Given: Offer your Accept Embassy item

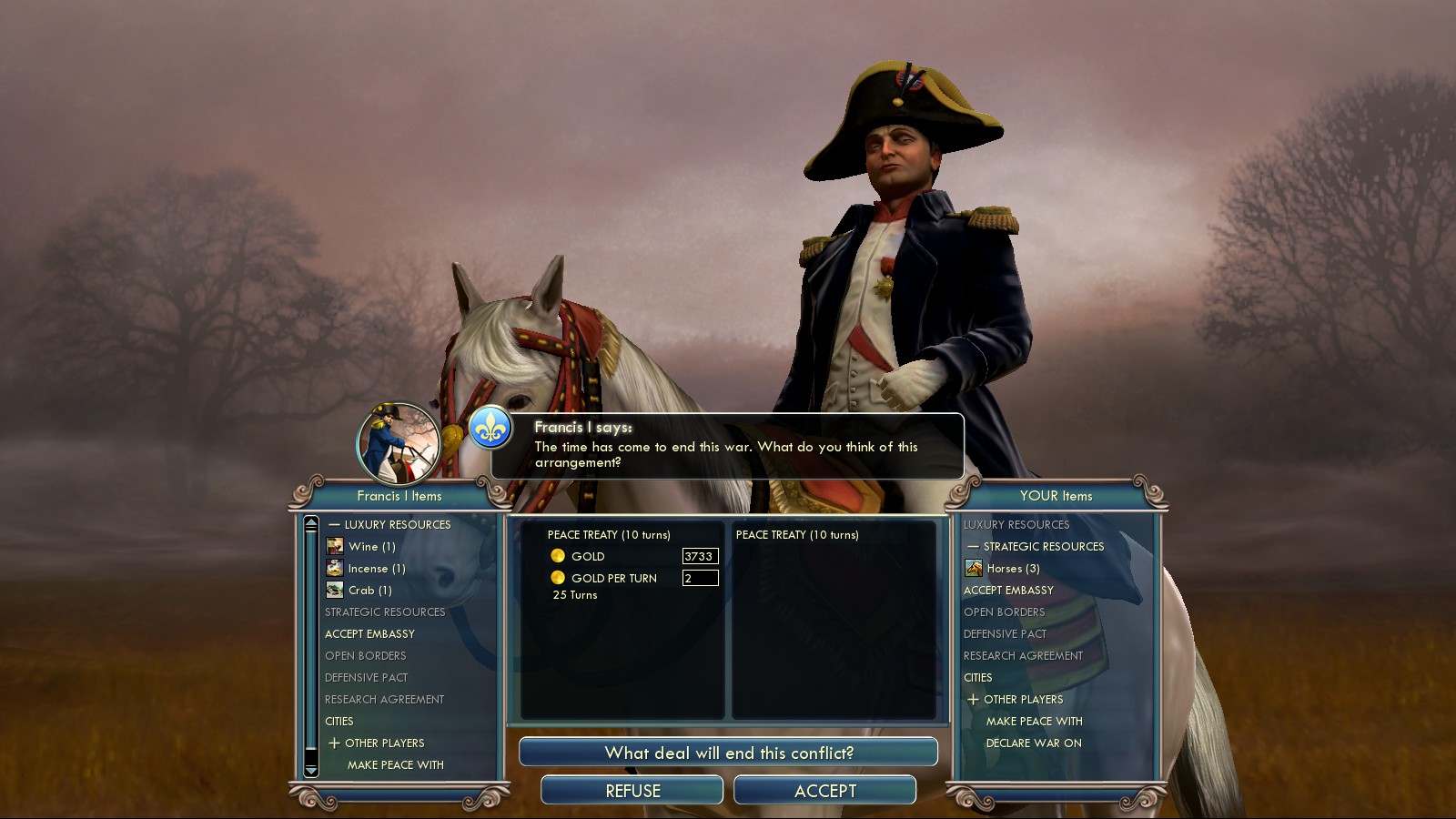Looking at the screenshot, I should point(1008,590).
